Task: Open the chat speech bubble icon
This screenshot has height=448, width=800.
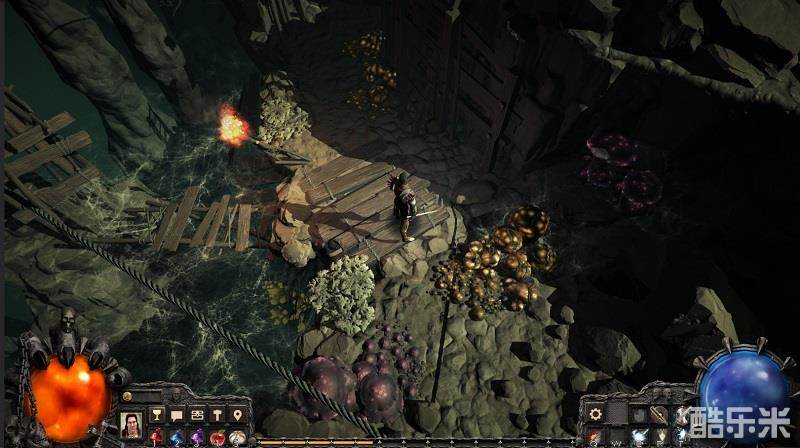Action: click(176, 415)
